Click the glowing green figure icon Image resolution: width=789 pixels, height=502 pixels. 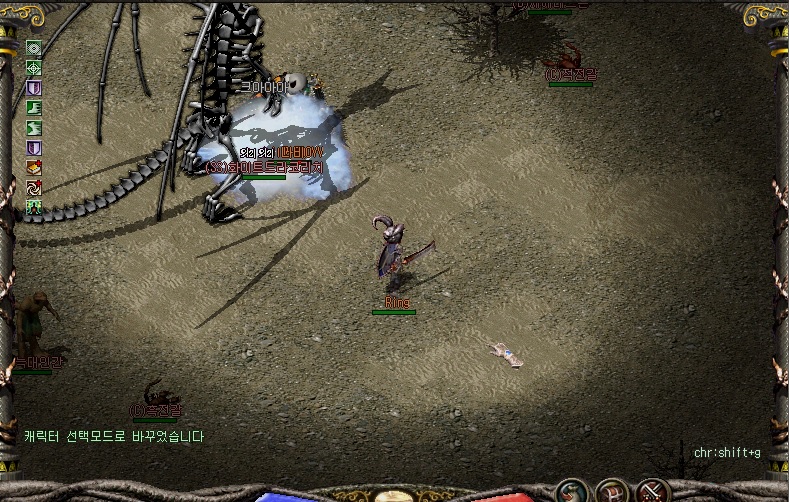(x=34, y=207)
